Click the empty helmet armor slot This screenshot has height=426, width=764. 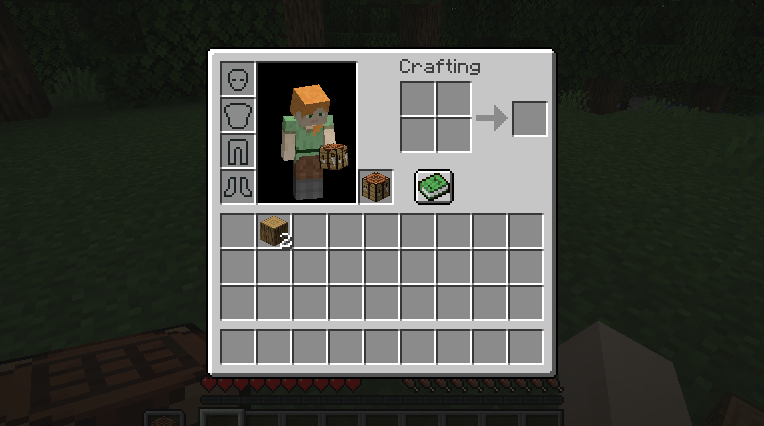coord(238,79)
